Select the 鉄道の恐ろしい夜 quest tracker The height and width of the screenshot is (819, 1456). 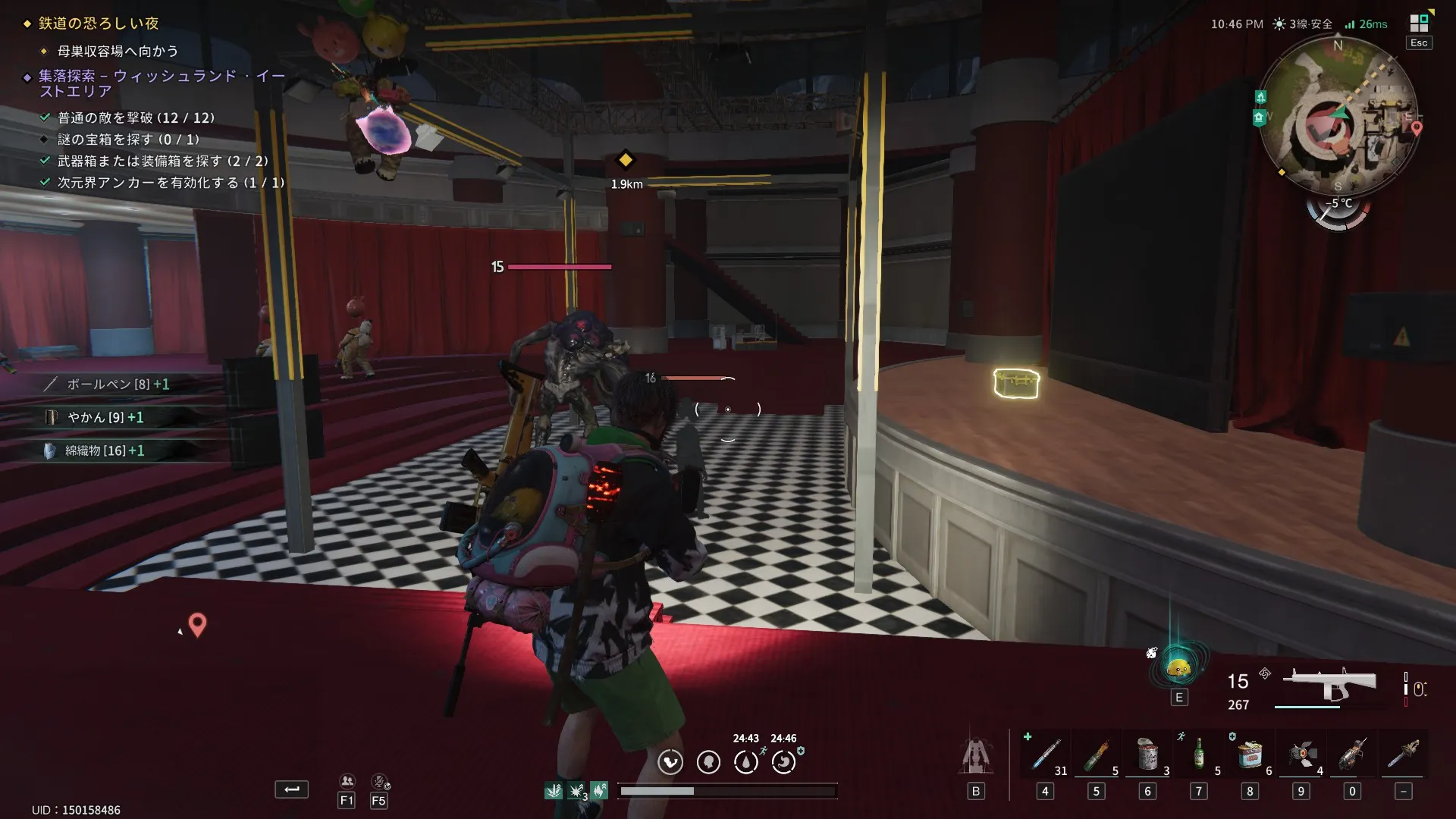(99, 24)
